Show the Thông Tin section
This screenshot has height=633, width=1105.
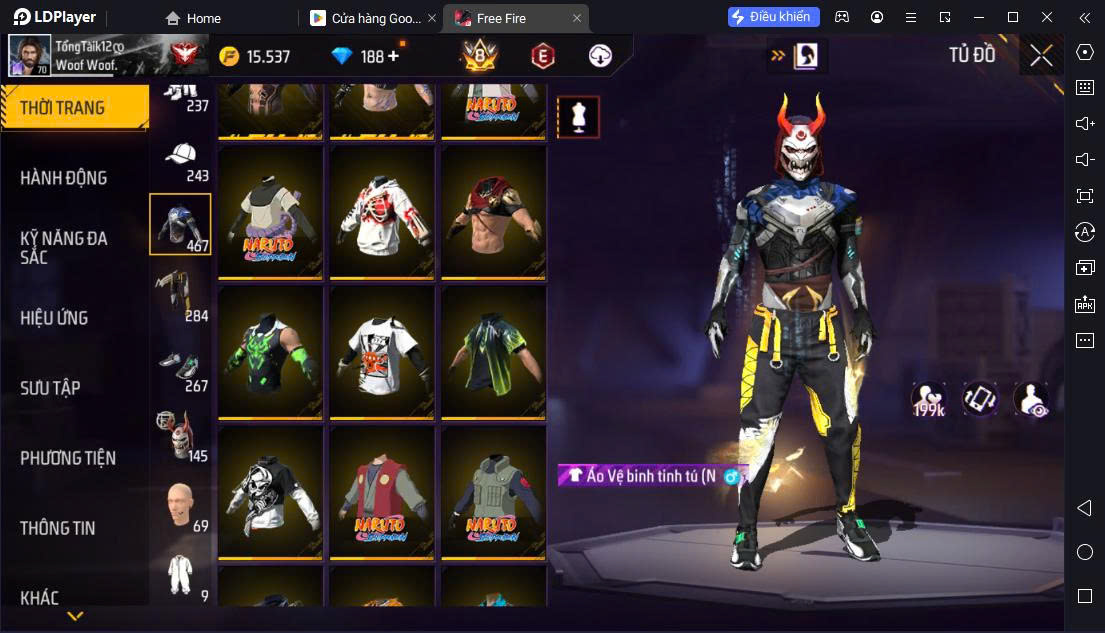click(x=58, y=528)
